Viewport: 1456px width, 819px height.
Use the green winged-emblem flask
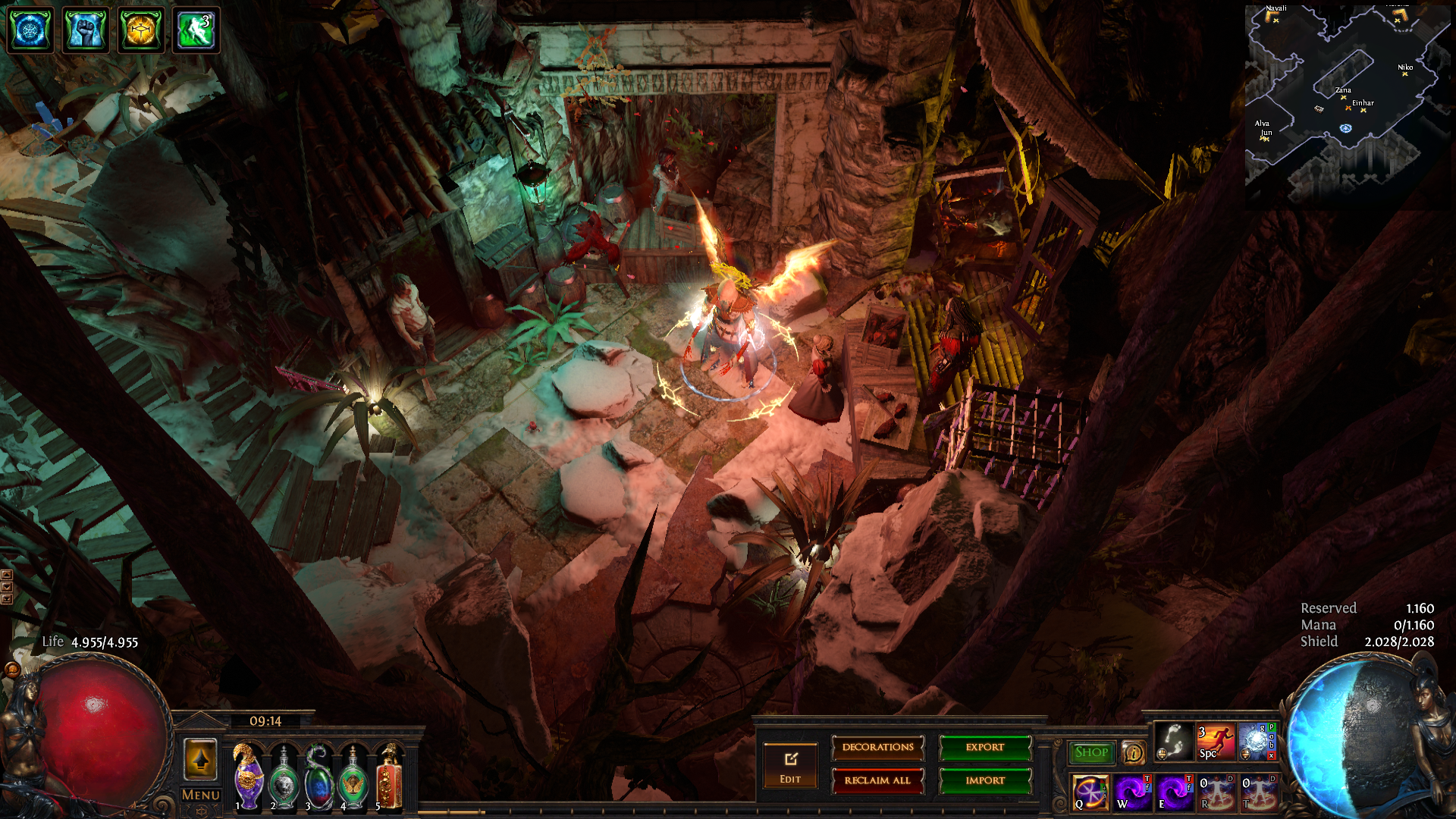(x=353, y=779)
